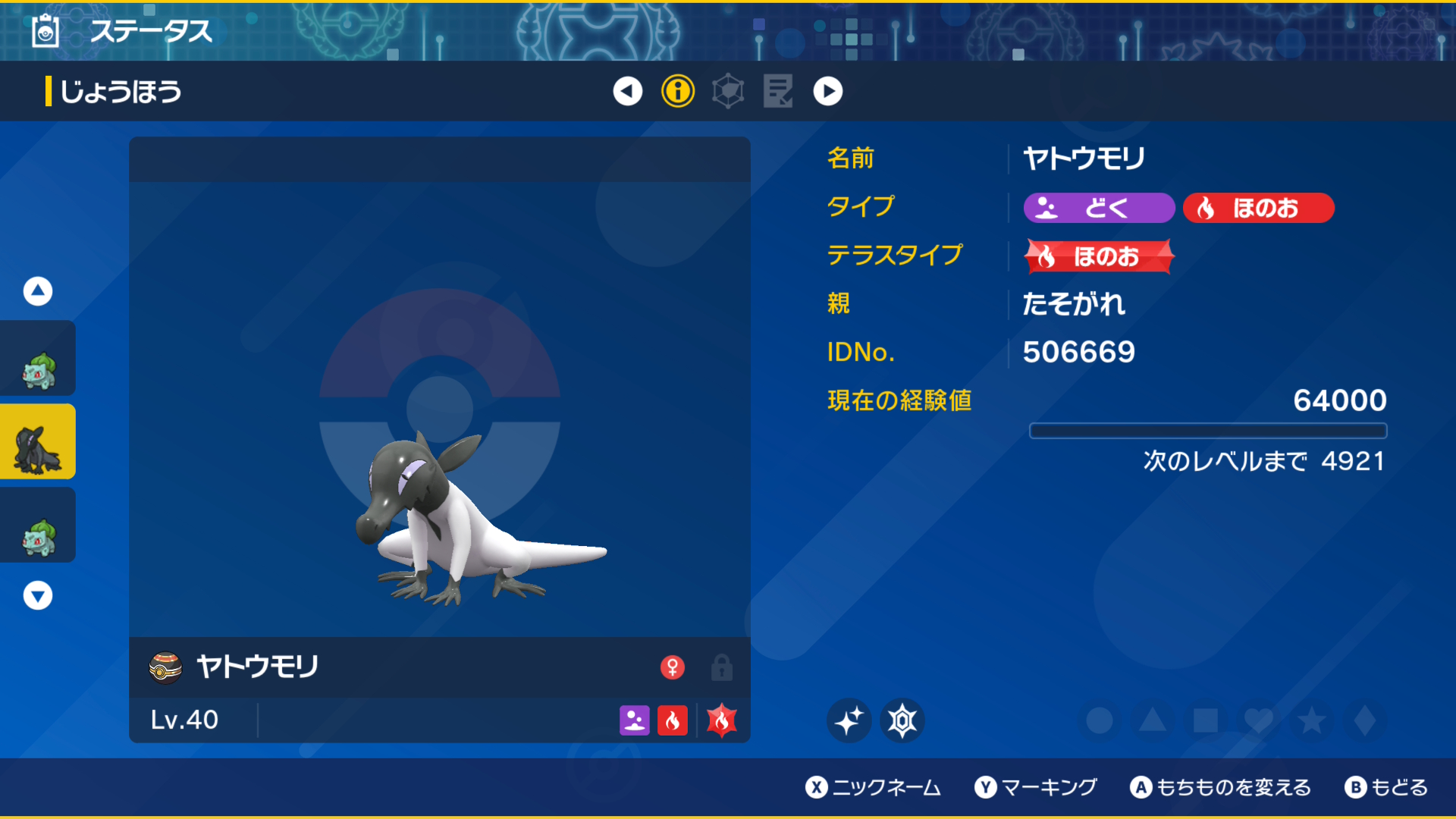Open the trainer memo tab

778,92
